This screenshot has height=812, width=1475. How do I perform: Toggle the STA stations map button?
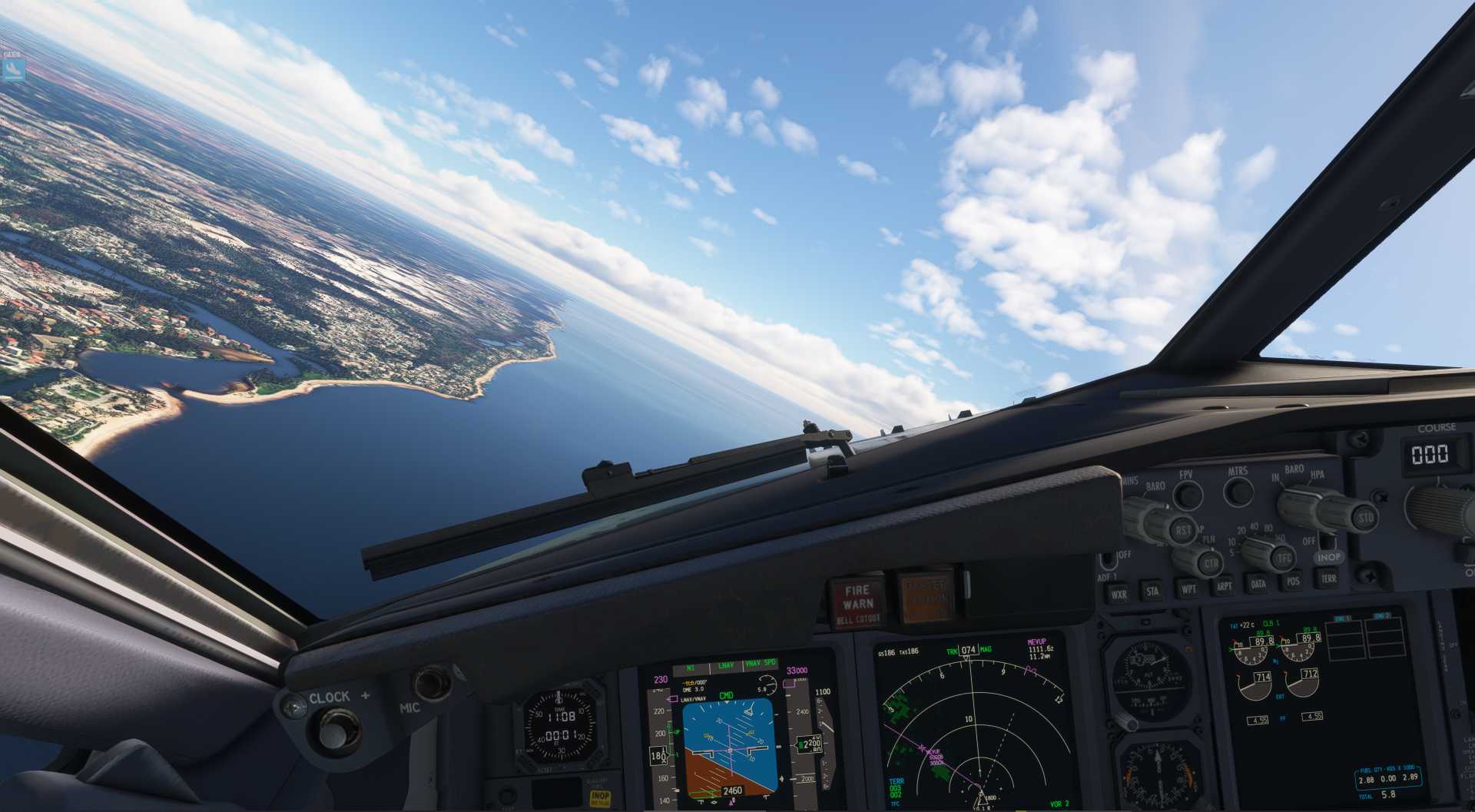(x=1152, y=592)
